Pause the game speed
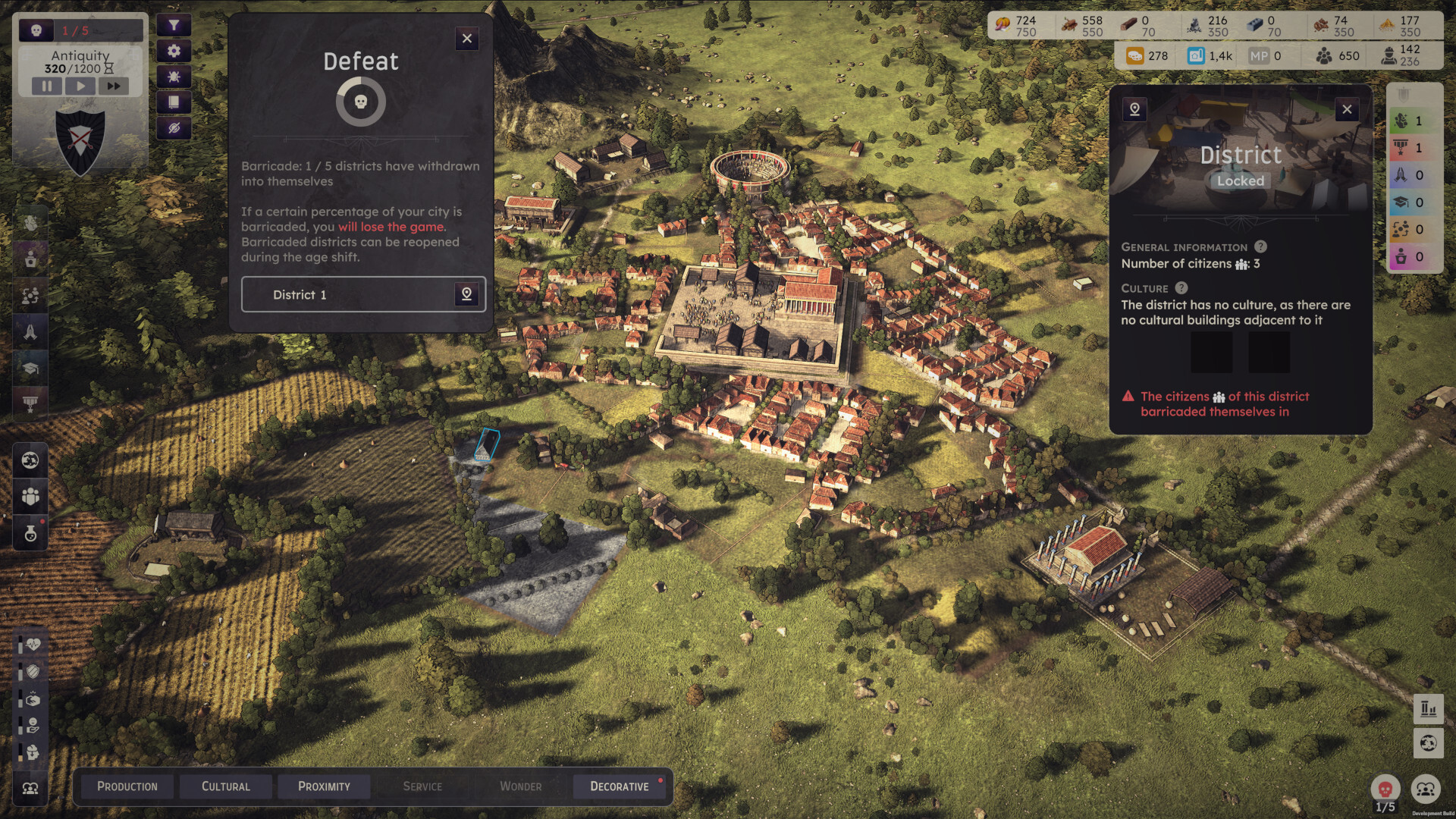 click(49, 86)
